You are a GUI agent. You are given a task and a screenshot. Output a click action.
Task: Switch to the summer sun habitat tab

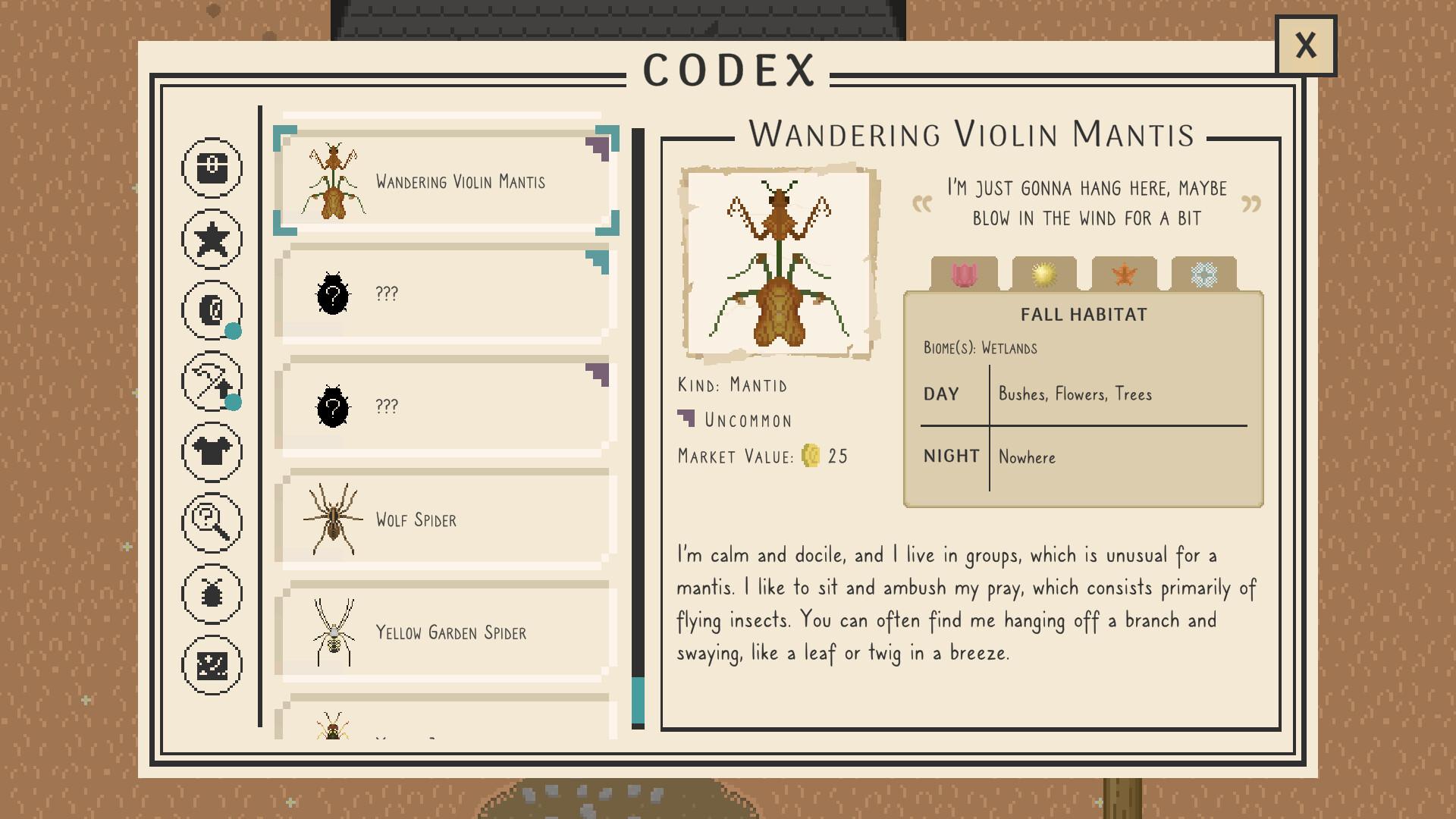click(x=1044, y=275)
